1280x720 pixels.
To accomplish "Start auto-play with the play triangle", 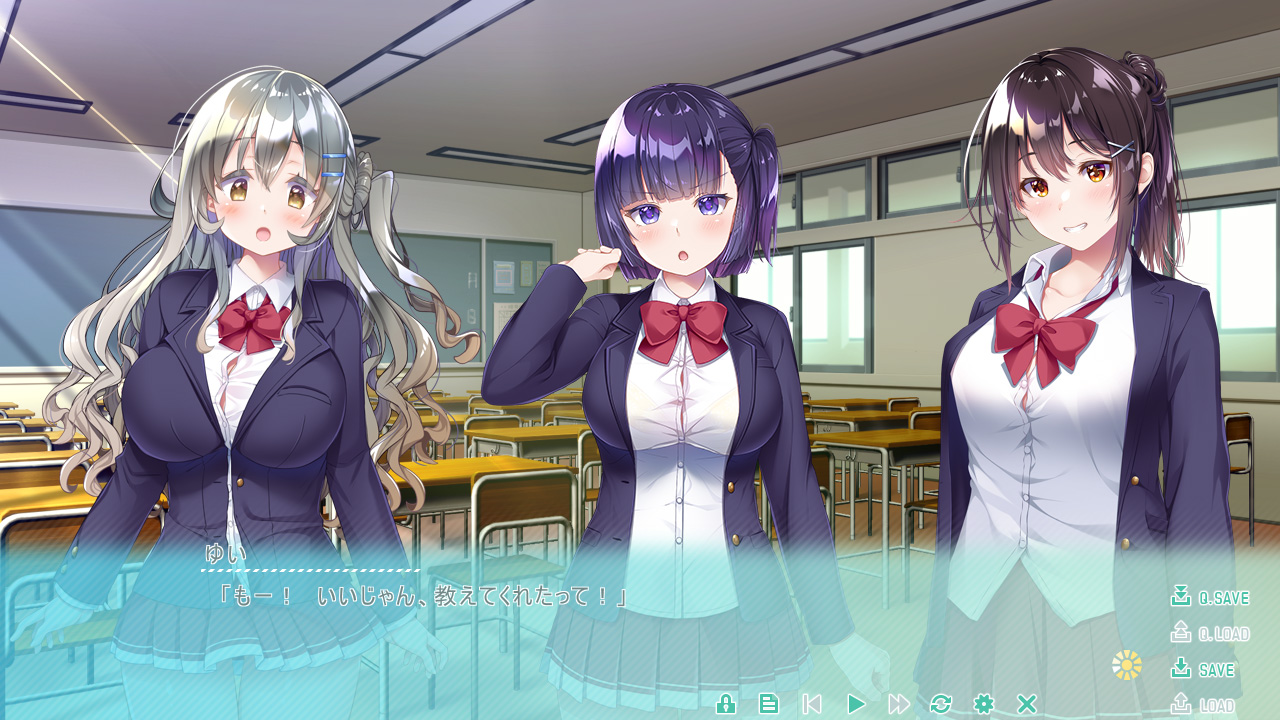I will [856, 704].
